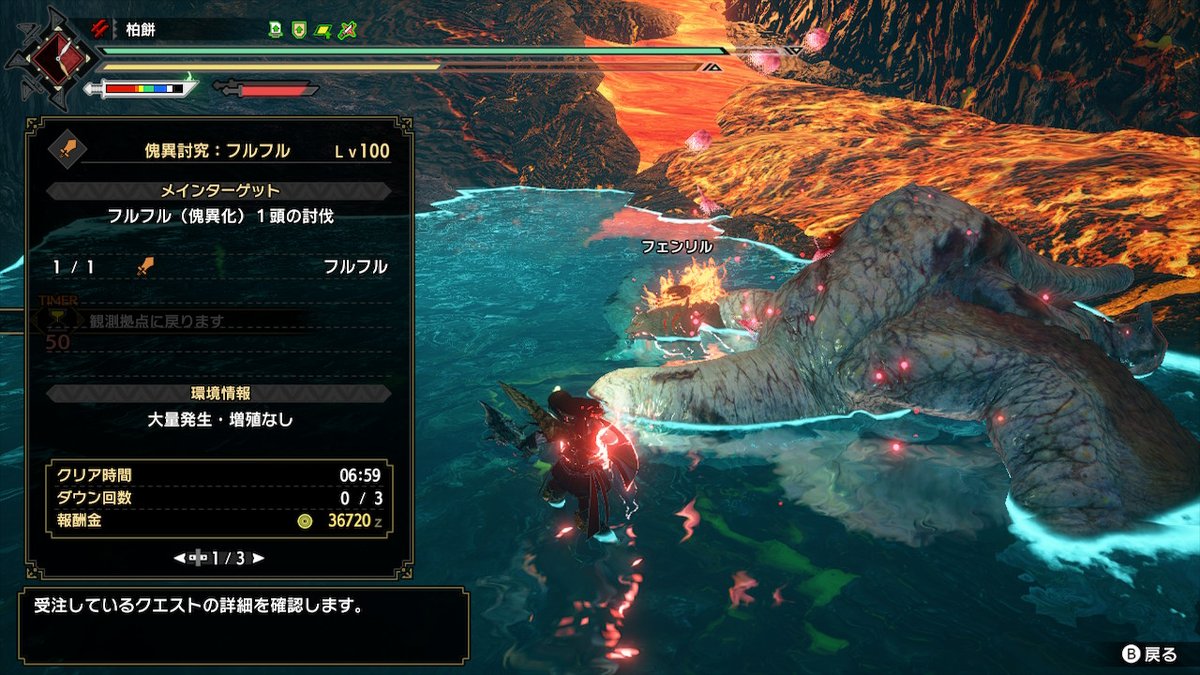Select the 環境情報 section header

click(x=220, y=393)
